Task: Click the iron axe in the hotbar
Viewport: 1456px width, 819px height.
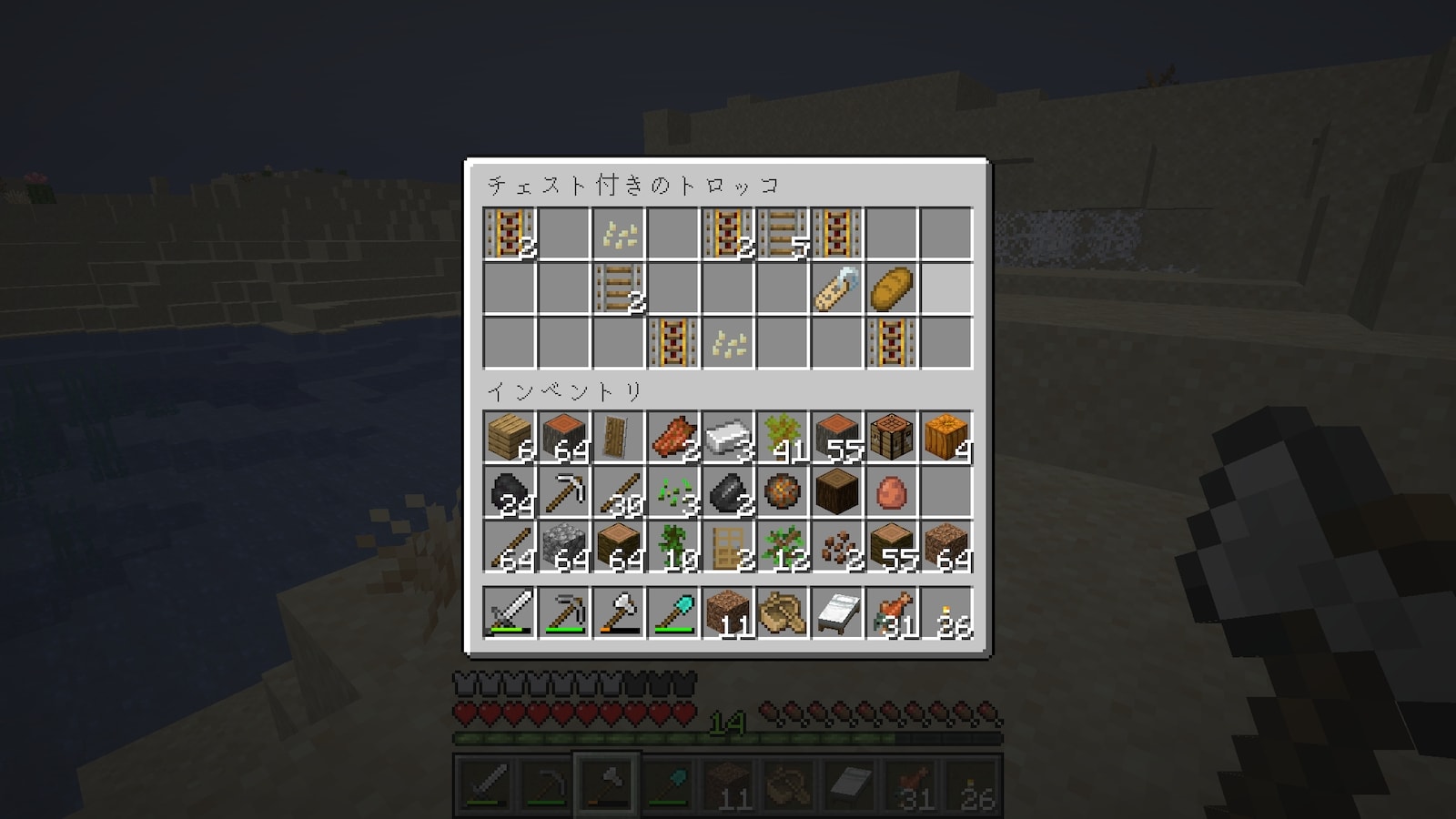Action: point(618,612)
